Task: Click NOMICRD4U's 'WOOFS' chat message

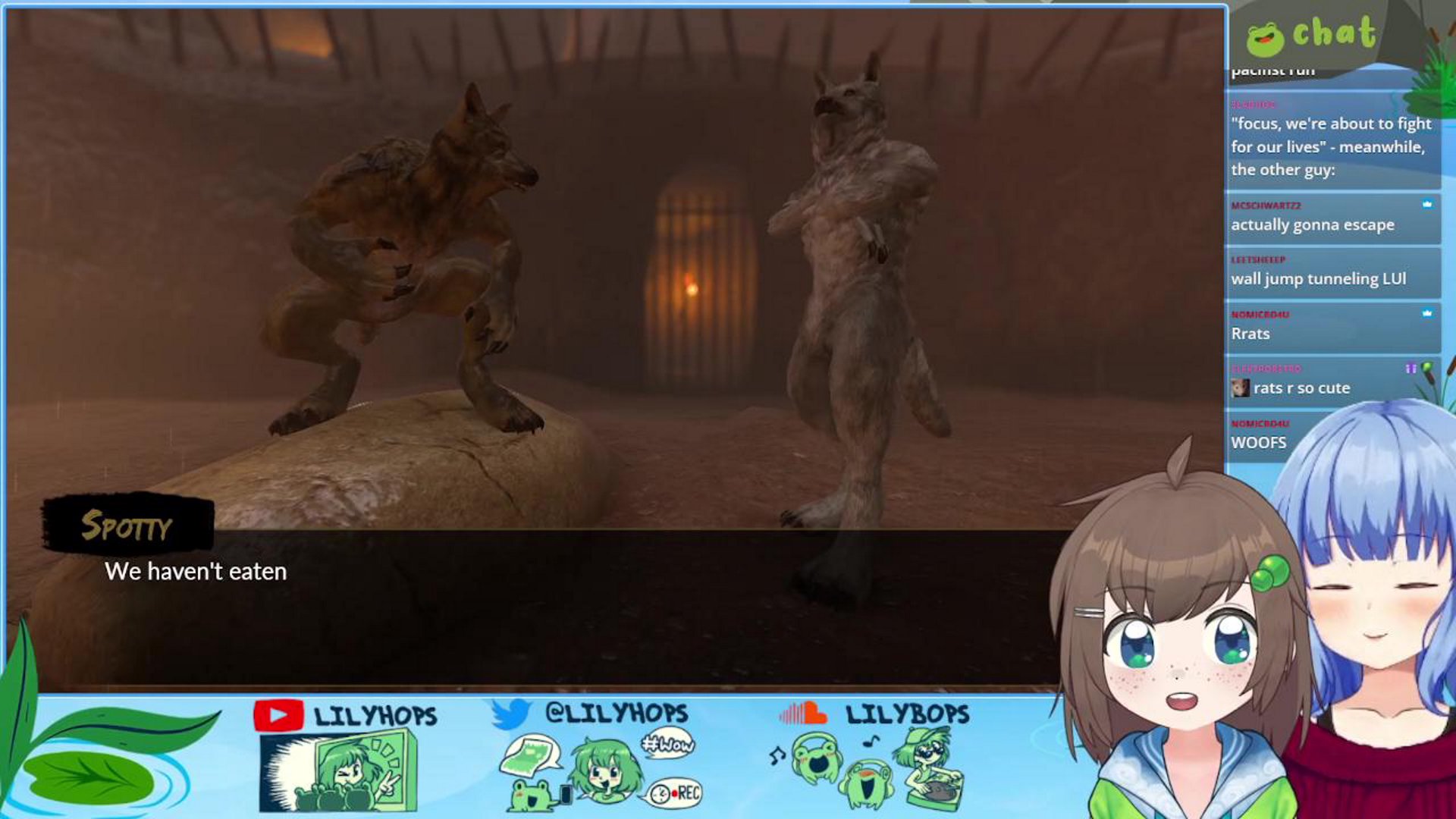Action: tap(1260, 442)
